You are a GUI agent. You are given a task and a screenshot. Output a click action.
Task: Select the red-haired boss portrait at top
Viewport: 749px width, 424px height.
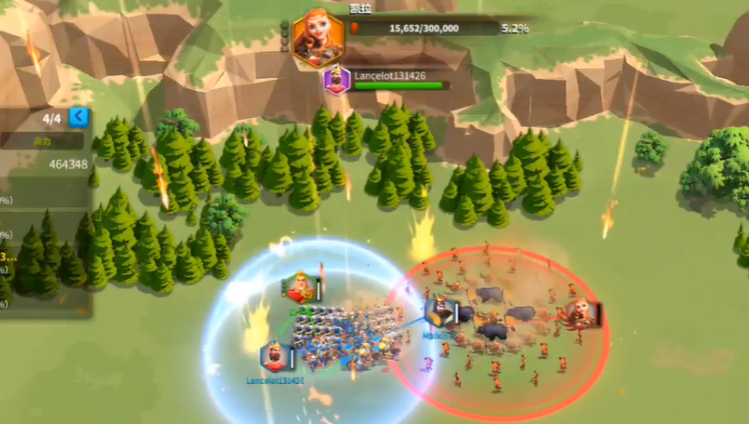pos(317,37)
